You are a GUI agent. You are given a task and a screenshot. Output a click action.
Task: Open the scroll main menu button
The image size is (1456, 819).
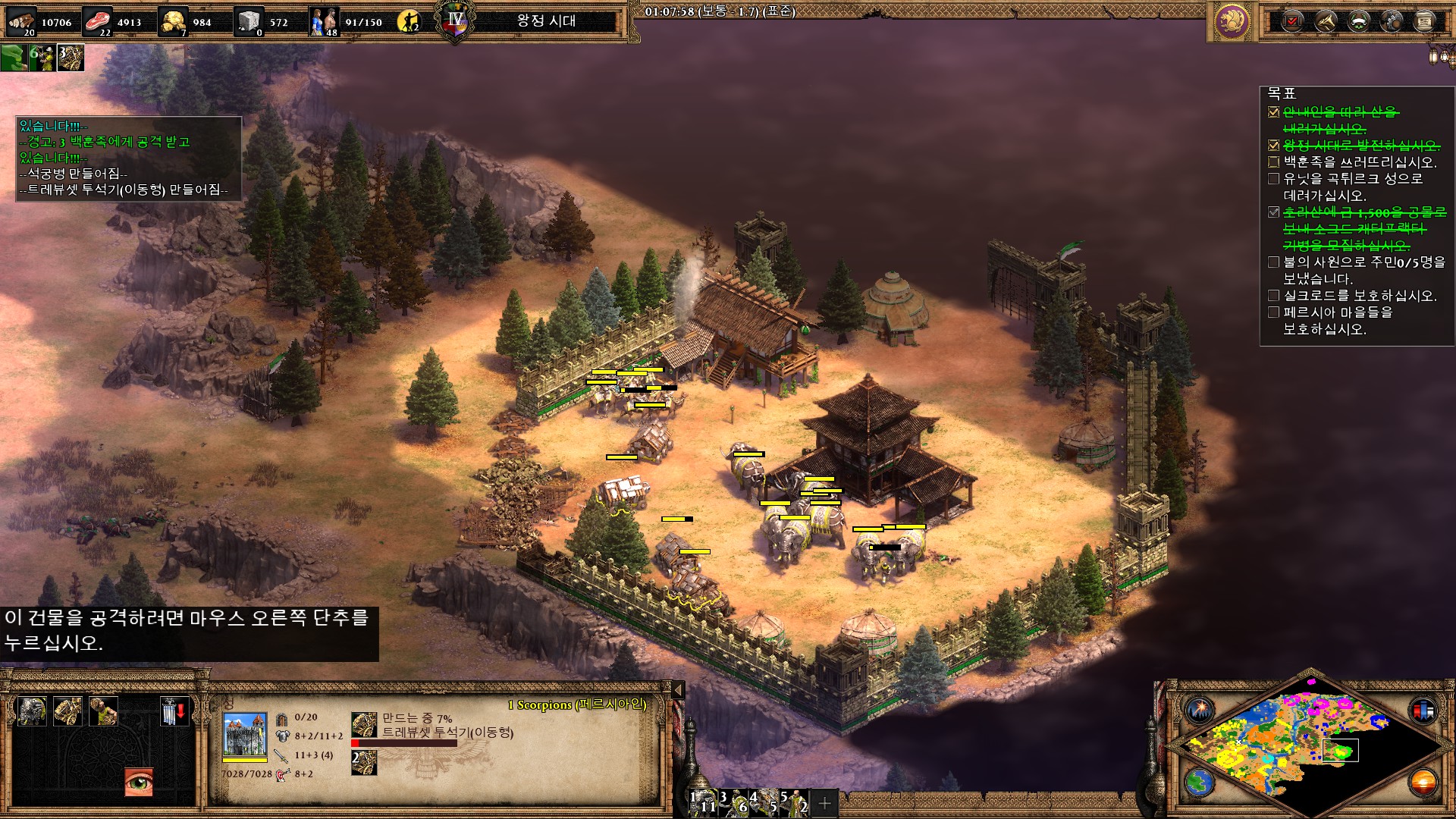point(1425,21)
